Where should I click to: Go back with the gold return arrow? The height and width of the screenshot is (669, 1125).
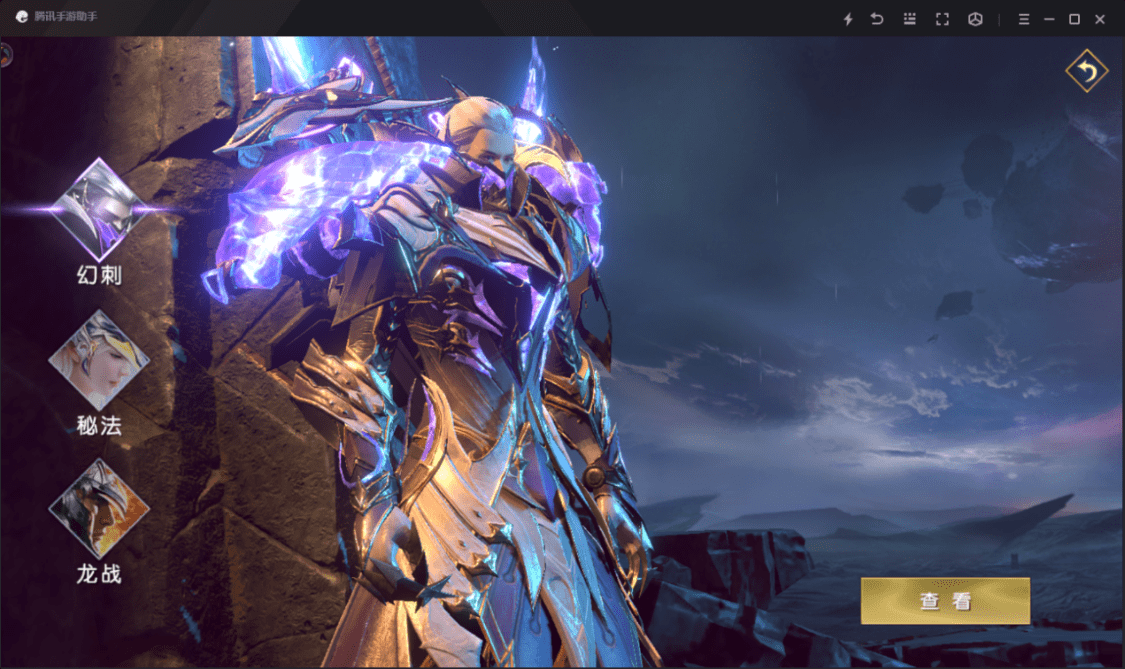click(1087, 71)
